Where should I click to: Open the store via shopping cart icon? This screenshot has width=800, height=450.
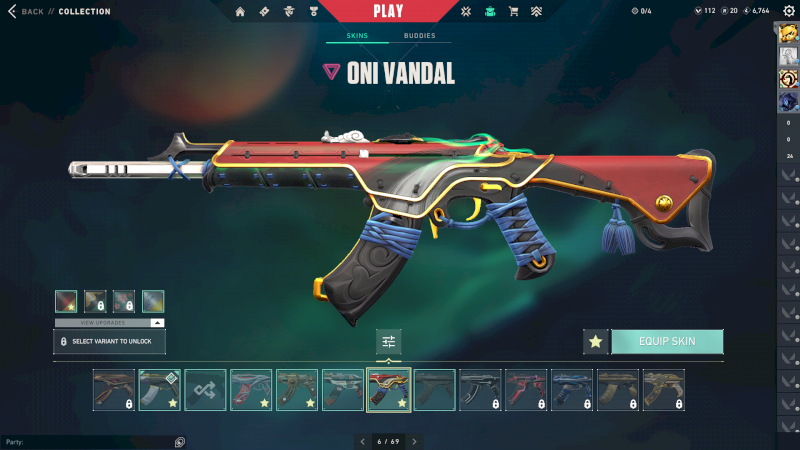513,12
